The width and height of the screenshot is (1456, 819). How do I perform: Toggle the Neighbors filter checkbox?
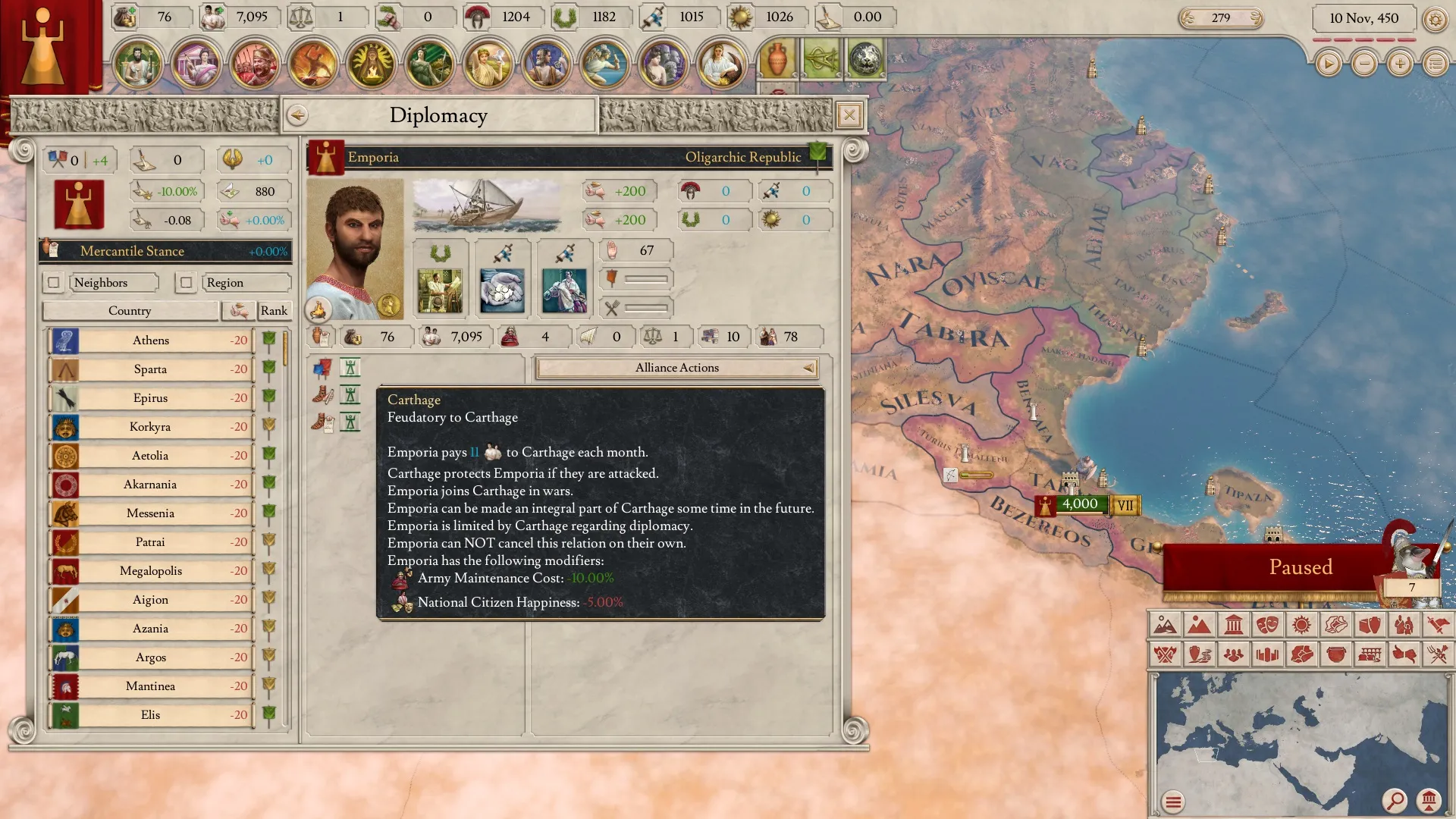click(53, 283)
